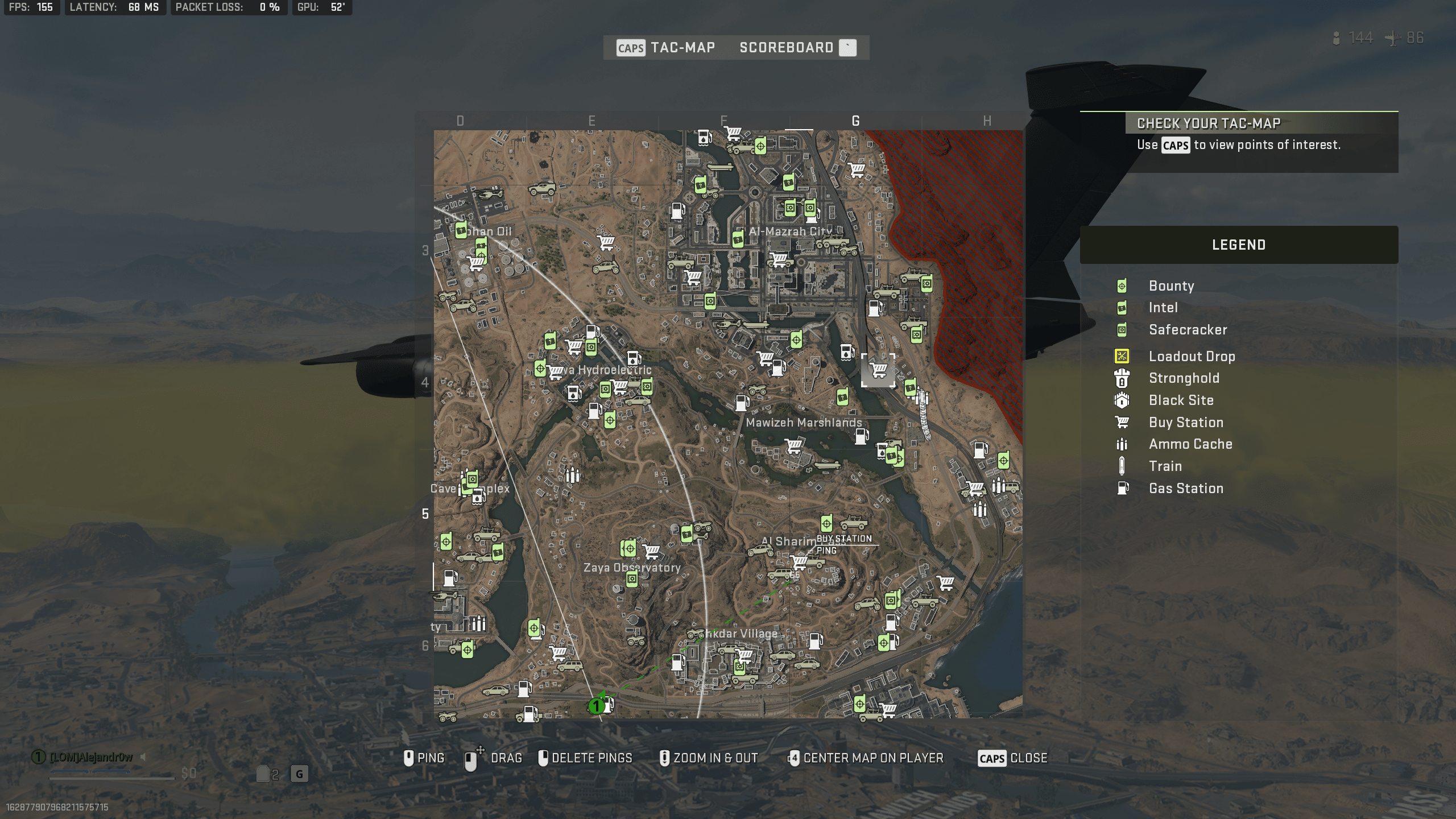Click the Train icon in the Legend

click(x=1121, y=466)
